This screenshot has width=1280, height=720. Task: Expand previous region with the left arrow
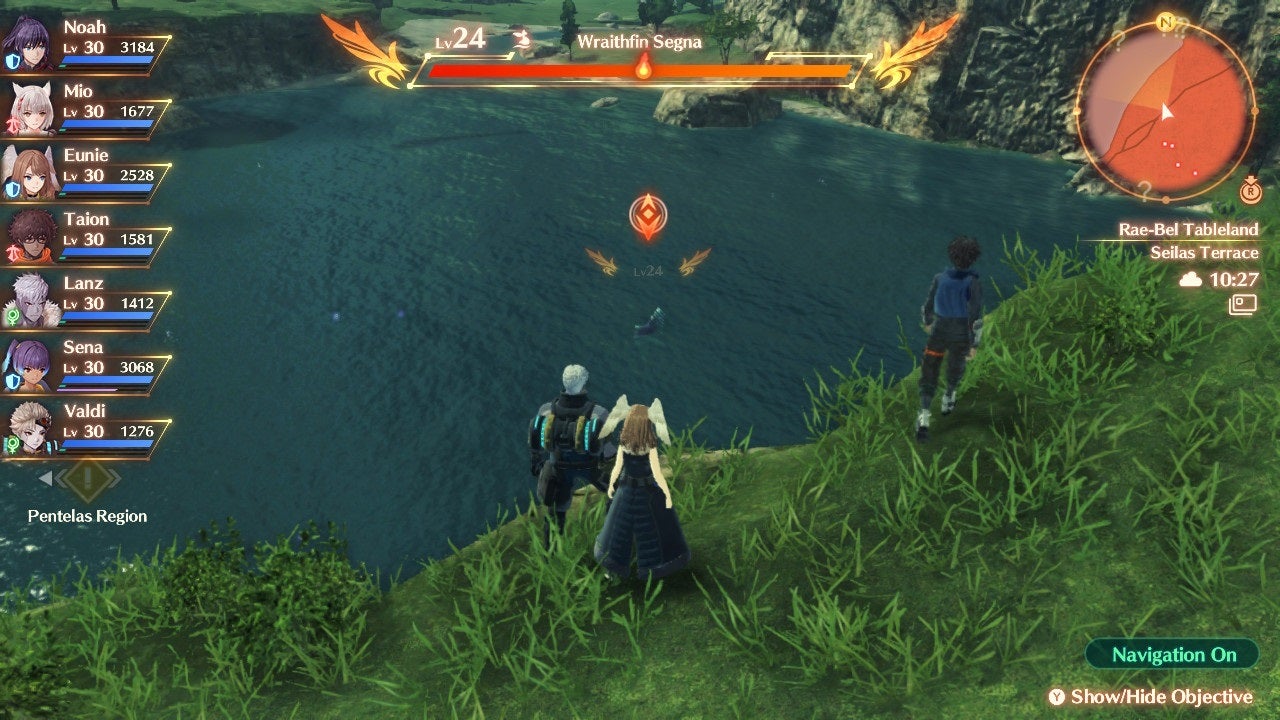[x=45, y=477]
